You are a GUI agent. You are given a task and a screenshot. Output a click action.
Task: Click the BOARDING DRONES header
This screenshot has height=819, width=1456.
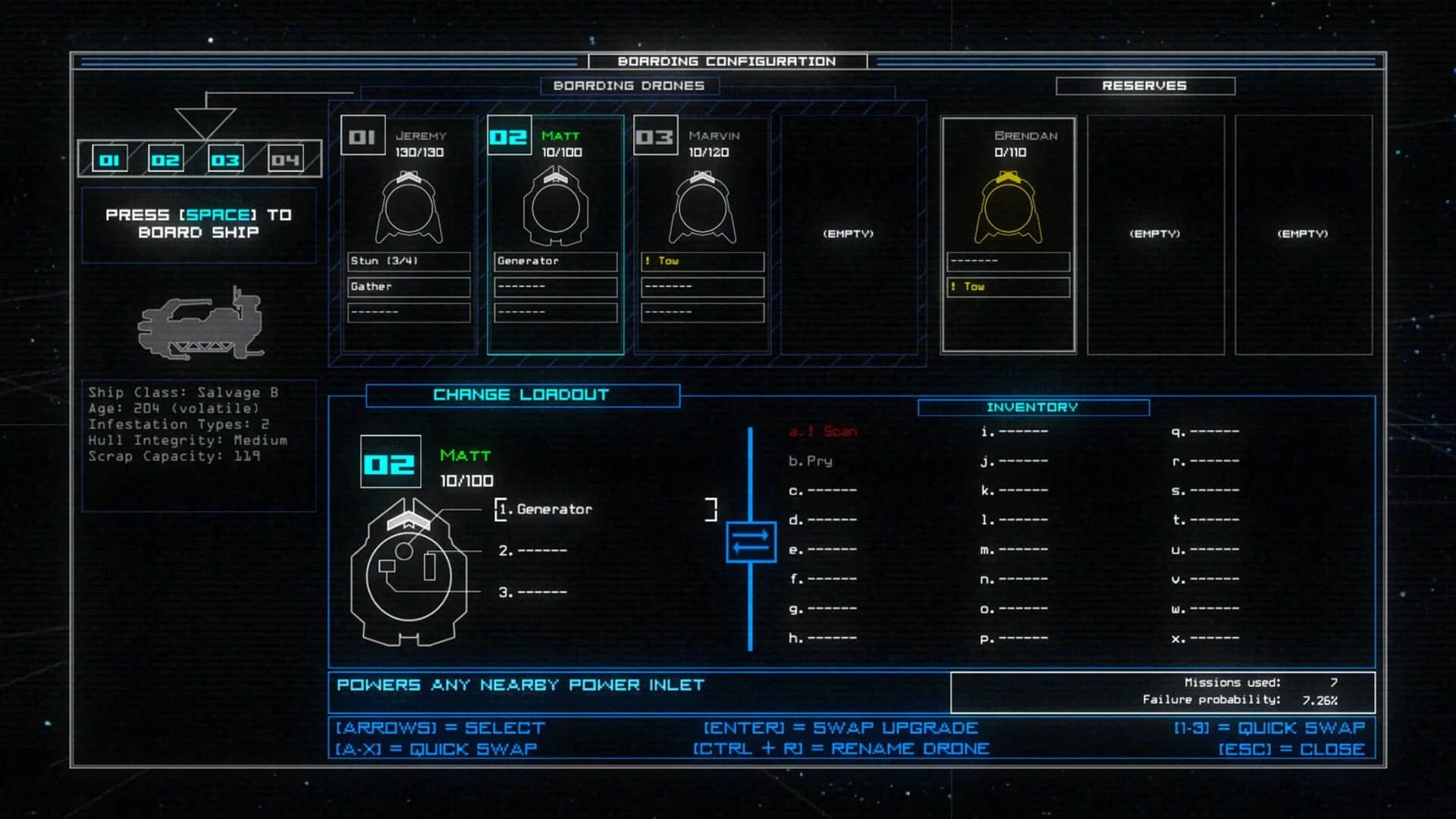pyautogui.click(x=628, y=86)
